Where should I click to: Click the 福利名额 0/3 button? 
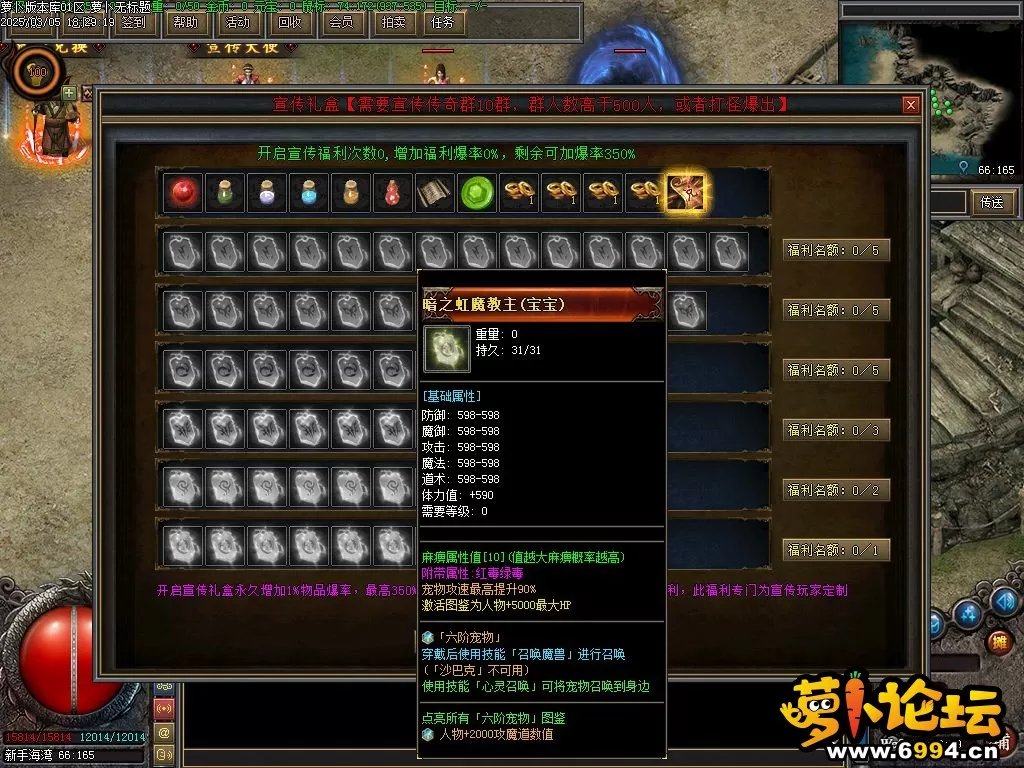[836, 430]
